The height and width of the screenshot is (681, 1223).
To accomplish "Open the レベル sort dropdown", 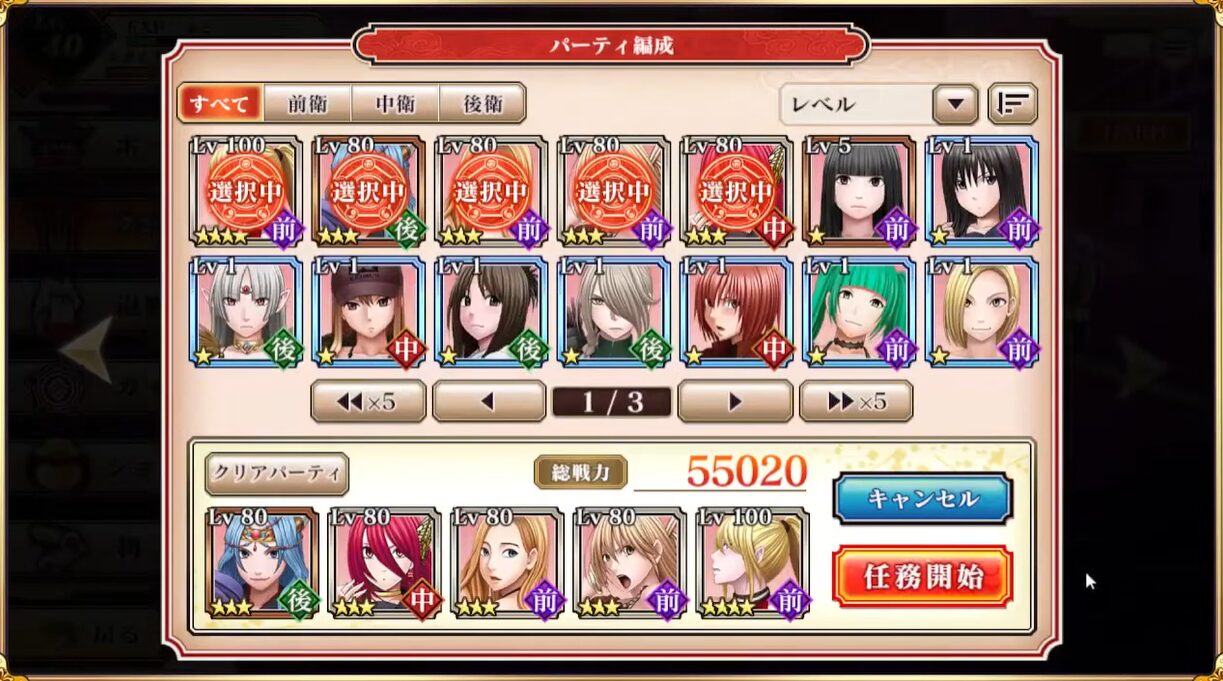I will tap(955, 103).
